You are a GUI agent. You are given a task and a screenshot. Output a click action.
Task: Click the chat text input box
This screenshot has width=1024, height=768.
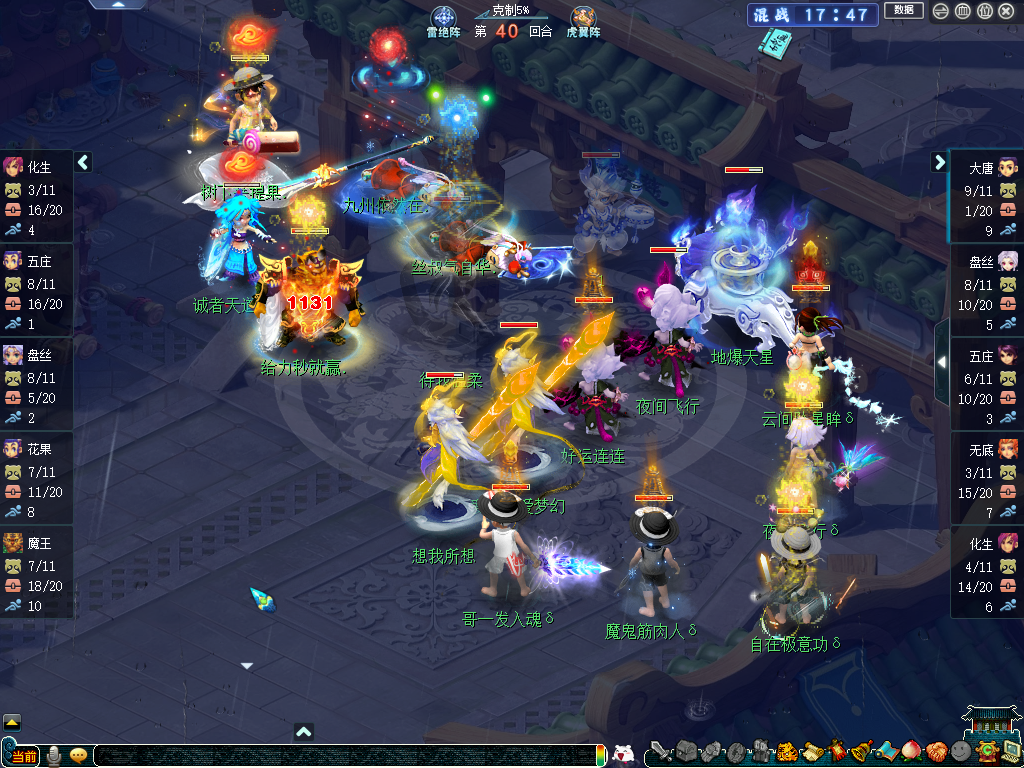click(x=340, y=756)
